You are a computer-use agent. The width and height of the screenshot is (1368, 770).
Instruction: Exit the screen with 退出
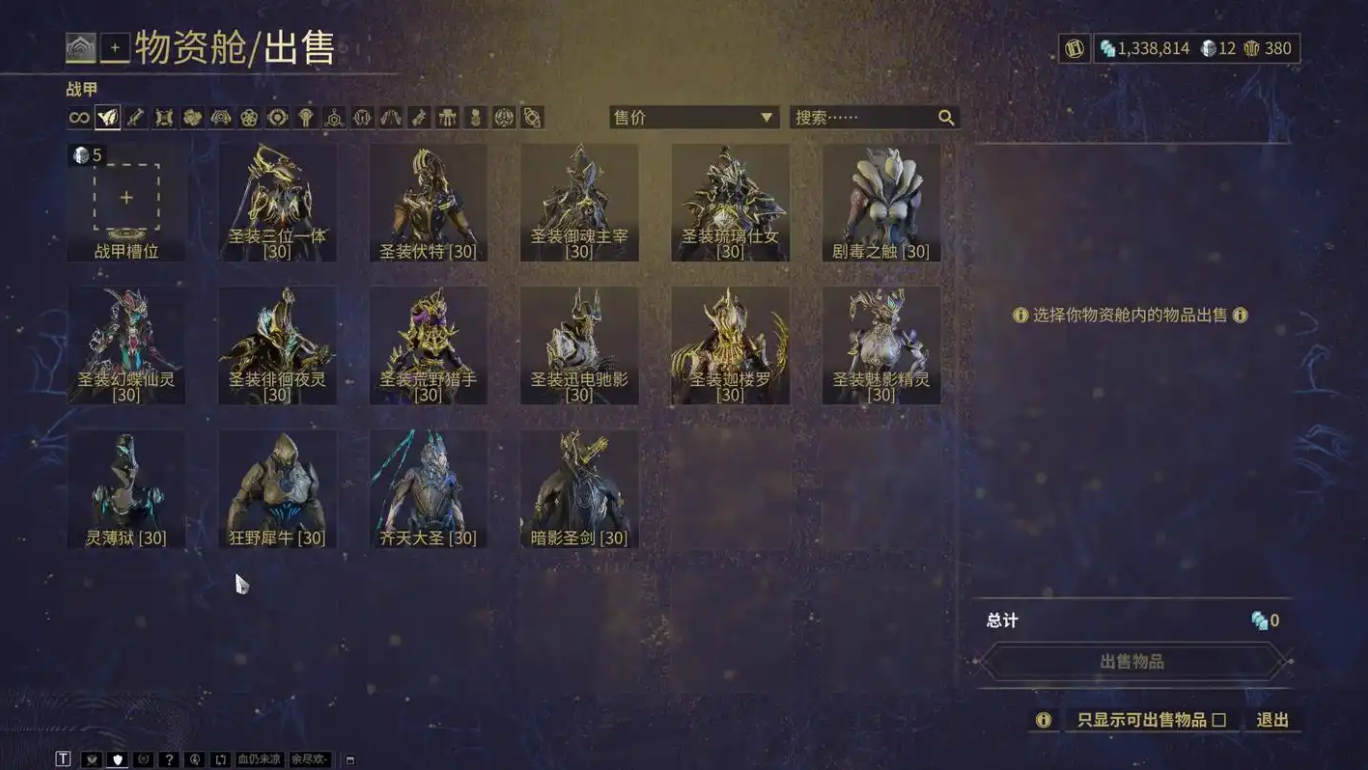[1272, 720]
